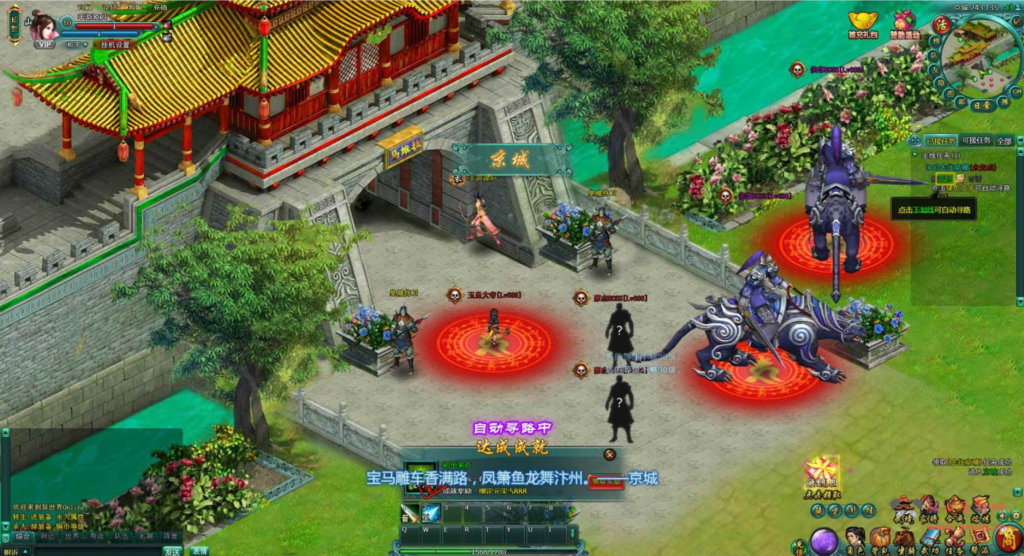Select the 全部 quest tab
This screenshot has height=556, width=1024.
(1004, 141)
